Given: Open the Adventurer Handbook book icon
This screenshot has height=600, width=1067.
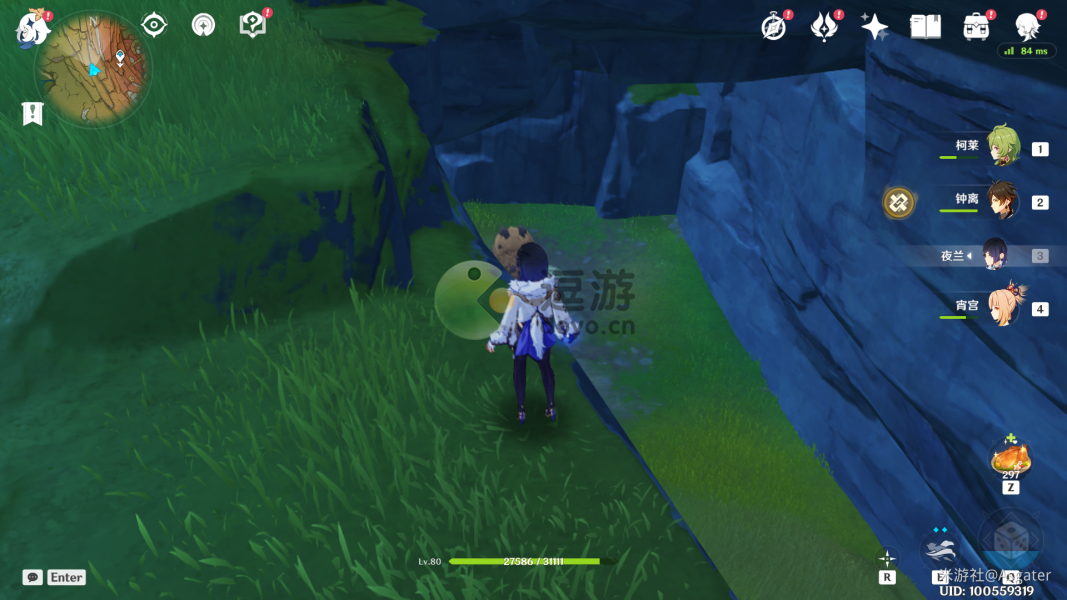Looking at the screenshot, I should pos(925,27).
